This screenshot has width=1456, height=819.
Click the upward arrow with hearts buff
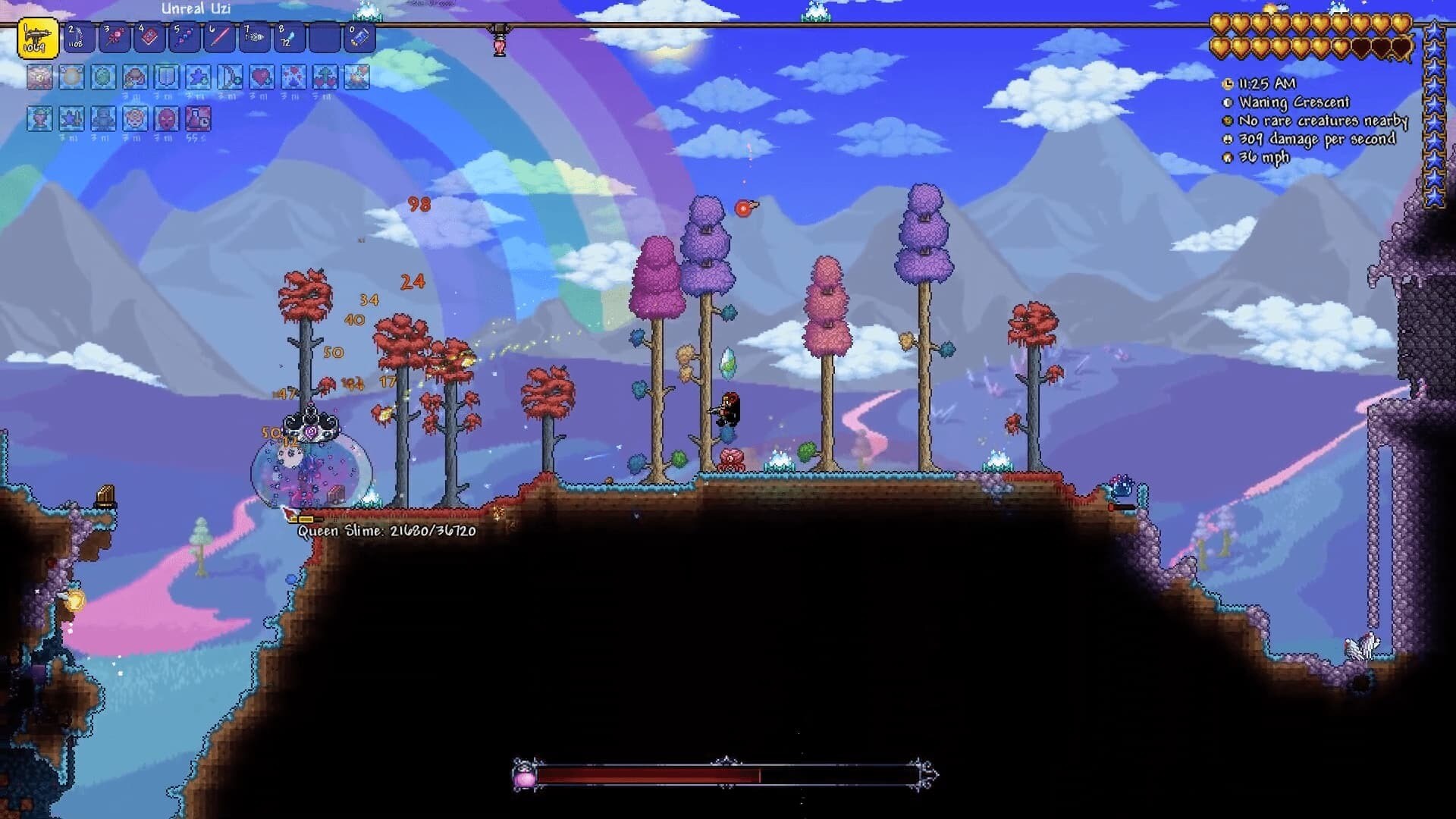coord(325,77)
